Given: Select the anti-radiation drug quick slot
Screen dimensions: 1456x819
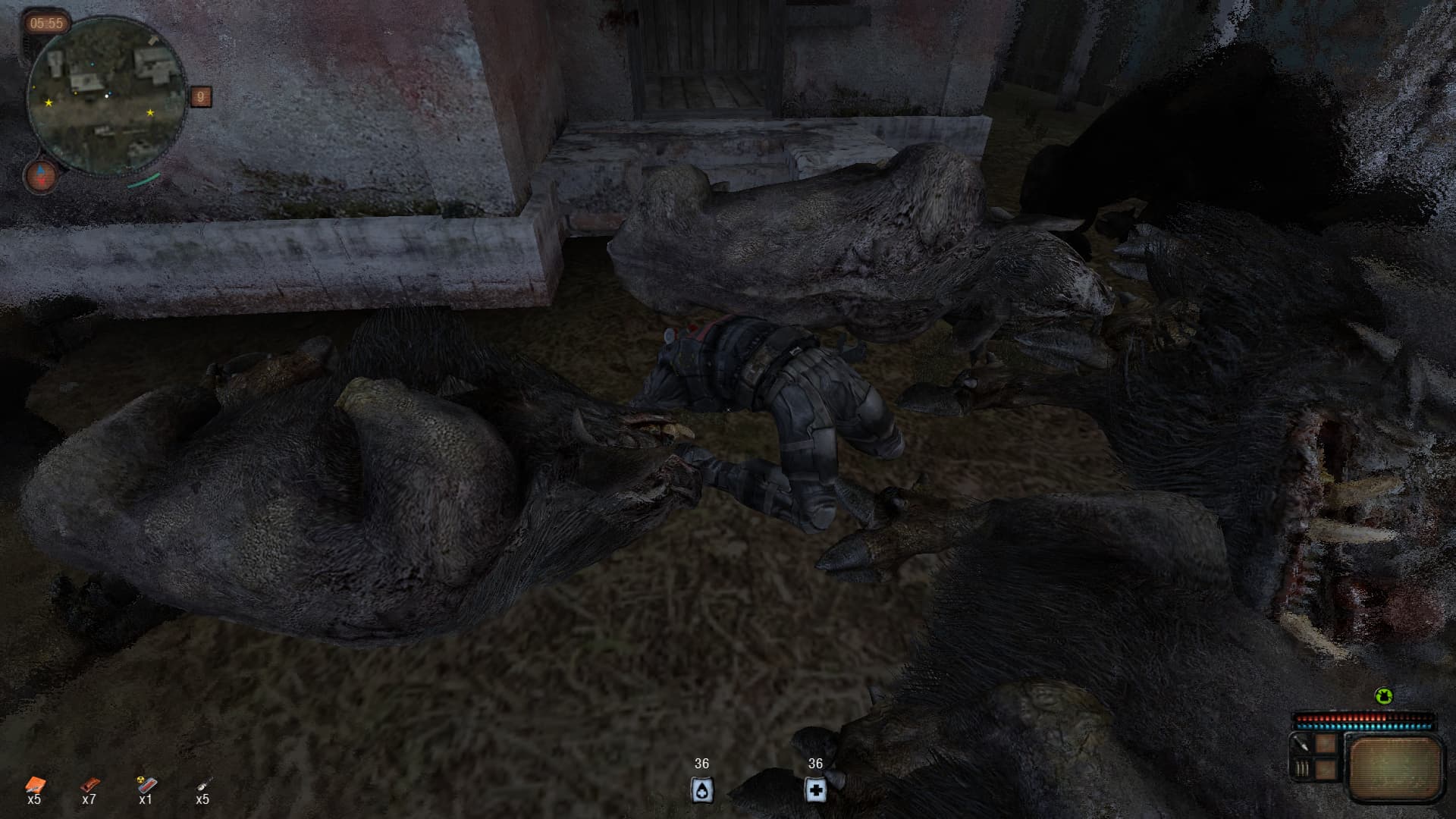Looking at the screenshot, I should coord(146,786).
